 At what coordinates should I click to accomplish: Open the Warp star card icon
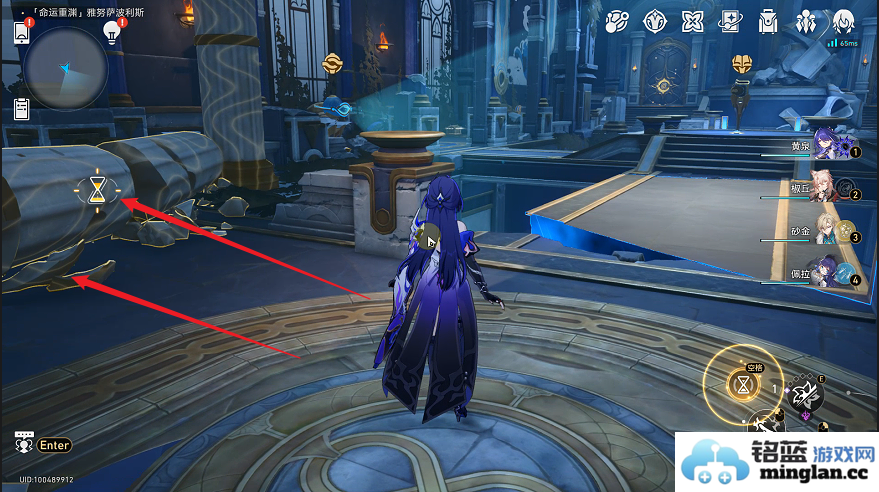(x=730, y=21)
